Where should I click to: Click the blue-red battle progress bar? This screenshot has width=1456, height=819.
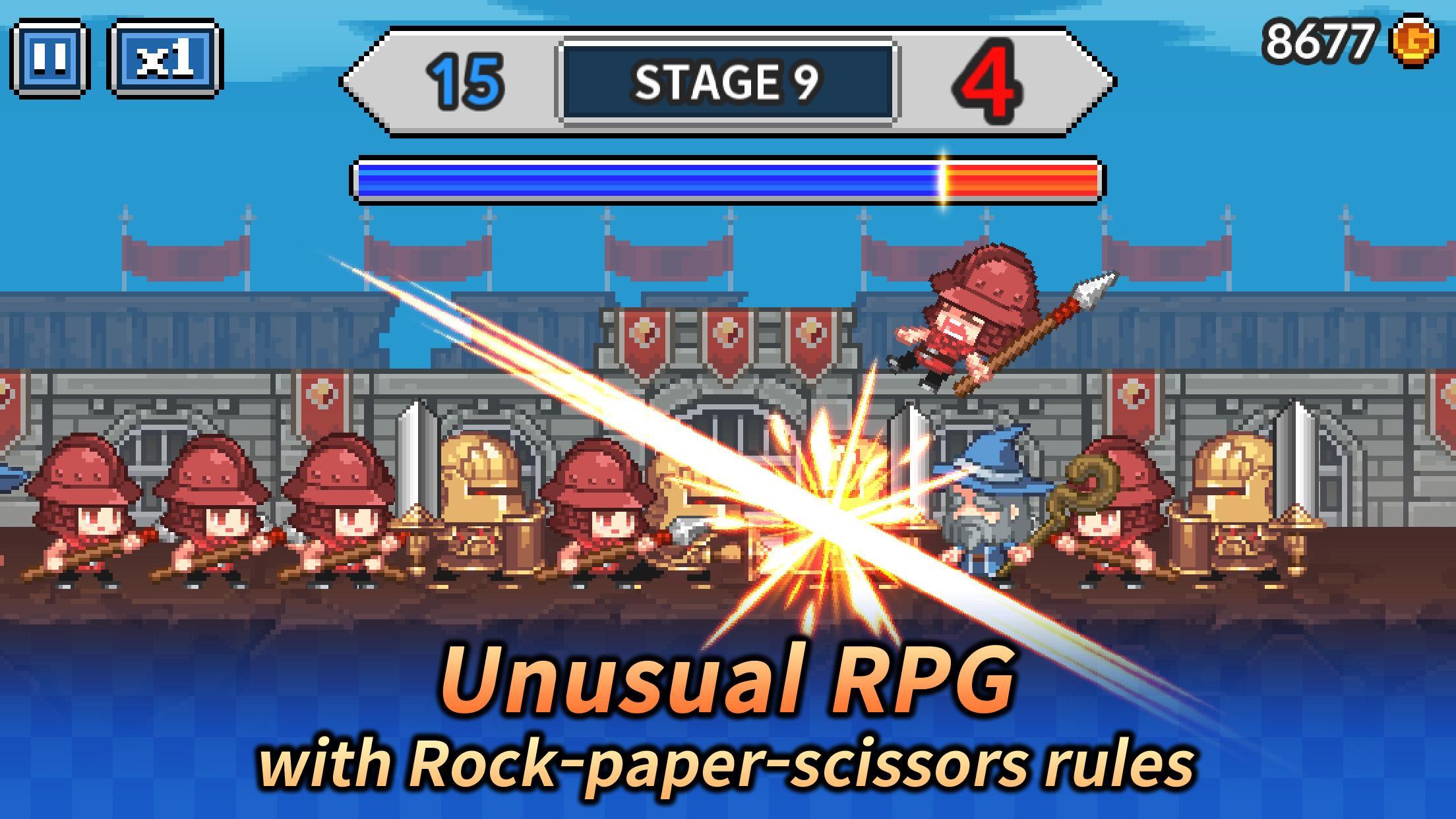point(725,177)
